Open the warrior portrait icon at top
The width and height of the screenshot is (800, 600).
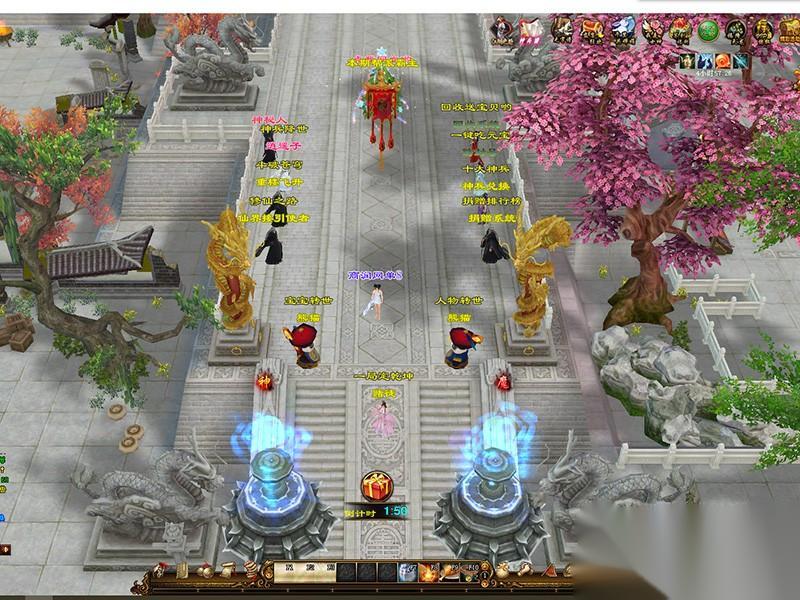pyautogui.click(x=498, y=29)
